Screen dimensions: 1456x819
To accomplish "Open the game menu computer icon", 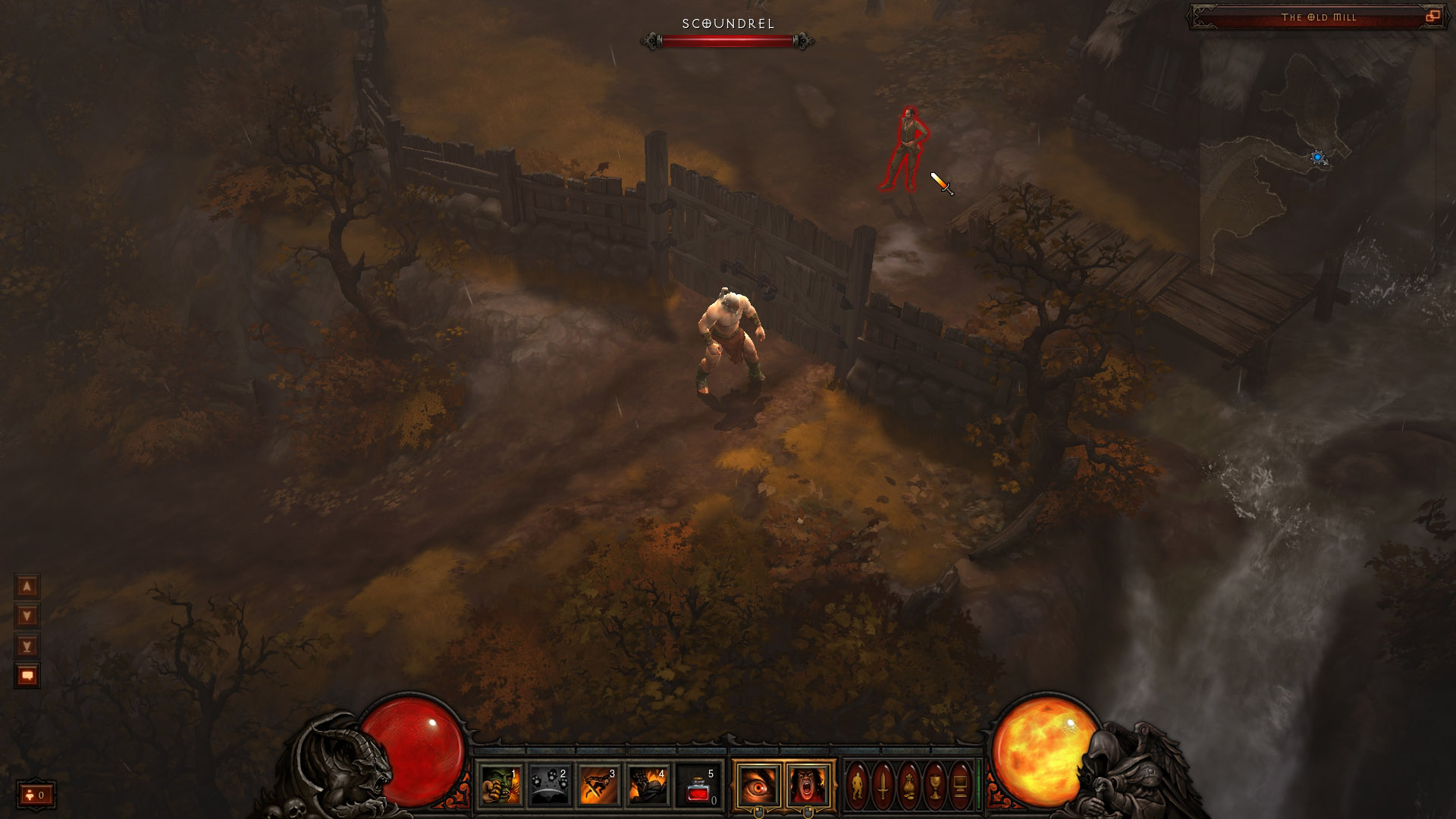I will [959, 786].
